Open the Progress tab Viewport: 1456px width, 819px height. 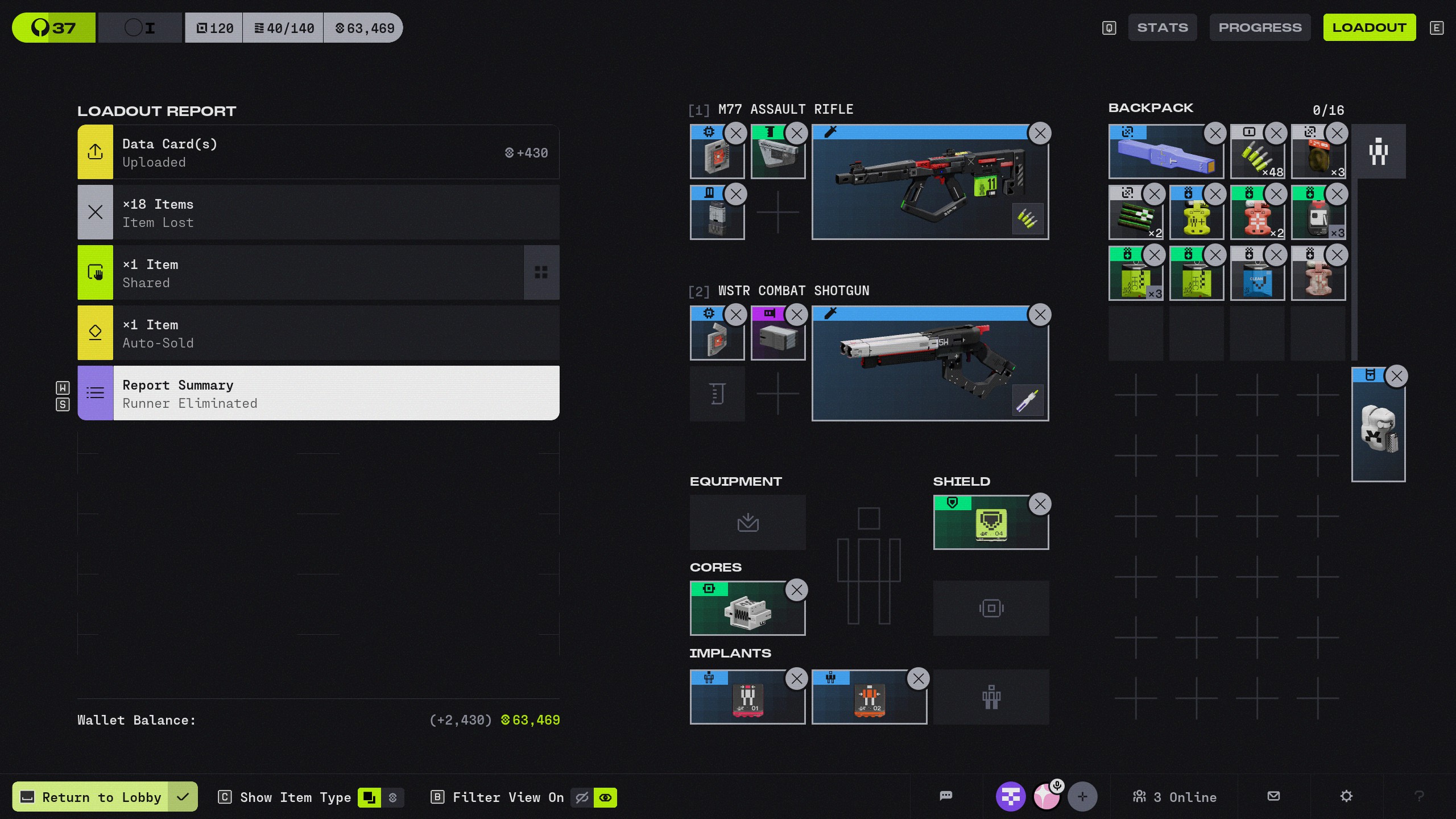coord(1260,28)
